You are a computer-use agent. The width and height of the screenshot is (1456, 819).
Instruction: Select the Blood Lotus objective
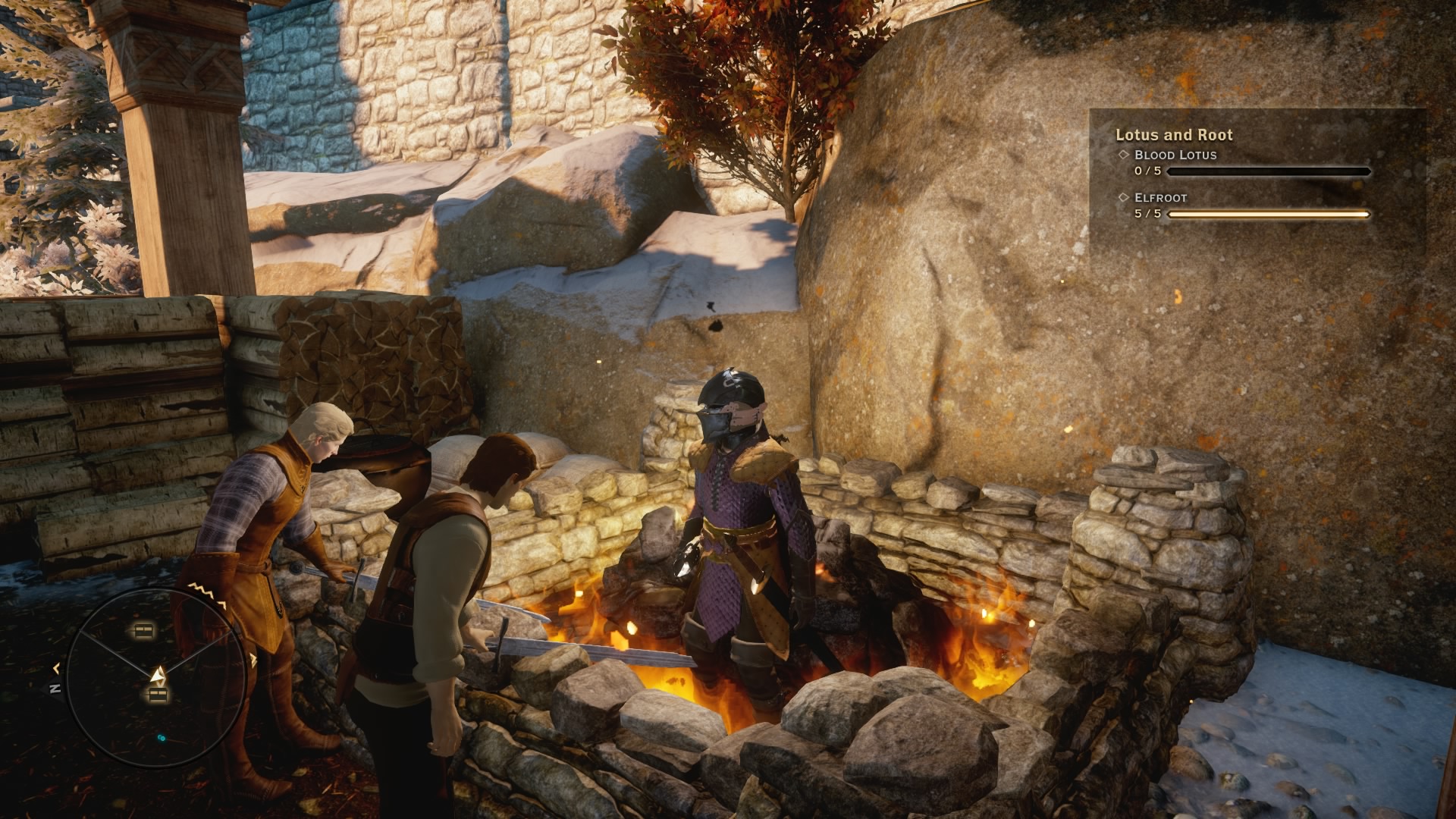point(1175,155)
